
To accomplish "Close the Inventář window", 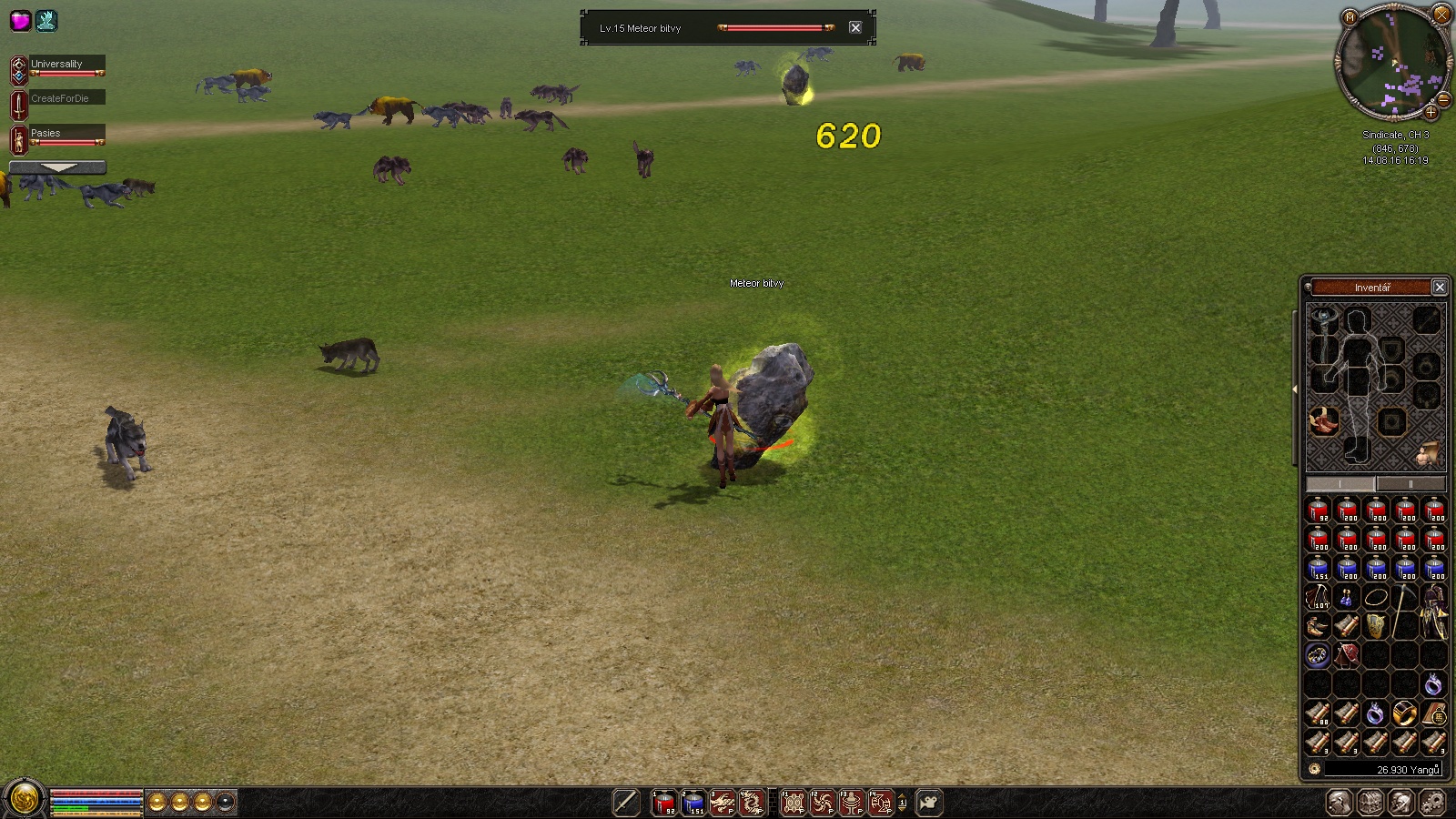I will [1440, 288].
